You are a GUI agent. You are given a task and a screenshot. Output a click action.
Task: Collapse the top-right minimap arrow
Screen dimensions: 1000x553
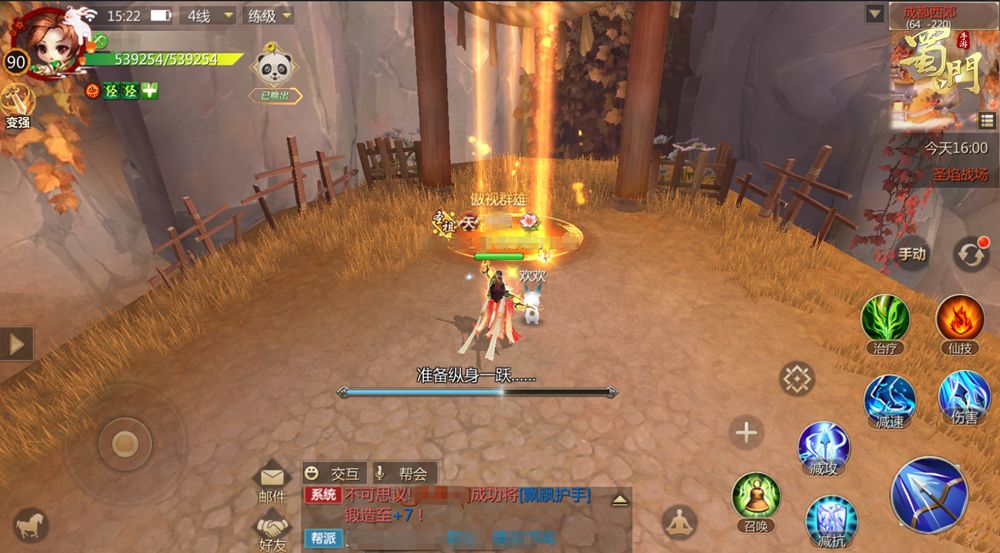coord(875,14)
